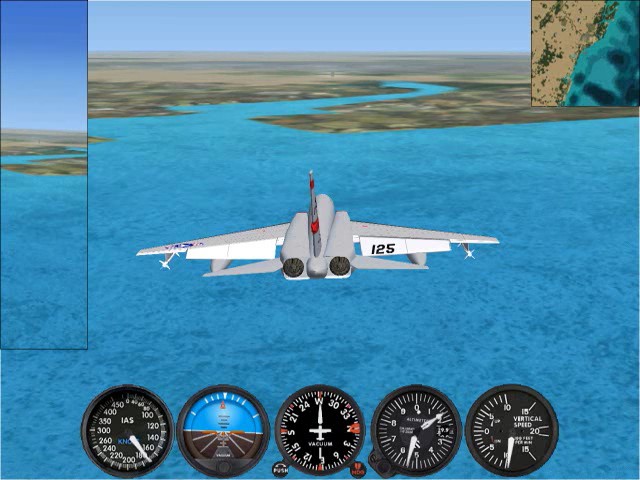Click the altimeter setting knob
Viewport: 640px width, 480px height.
click(378, 463)
